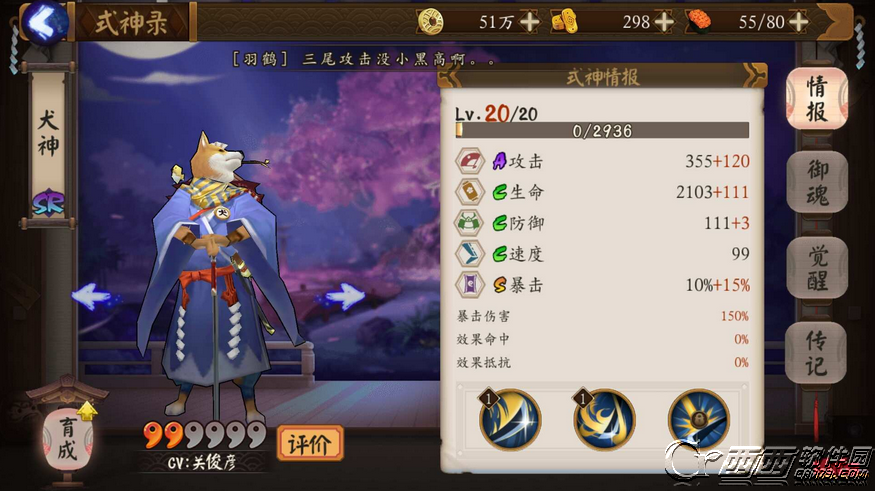The width and height of the screenshot is (875, 491).
Task: View the third guardian skill icon
Action: (x=698, y=420)
